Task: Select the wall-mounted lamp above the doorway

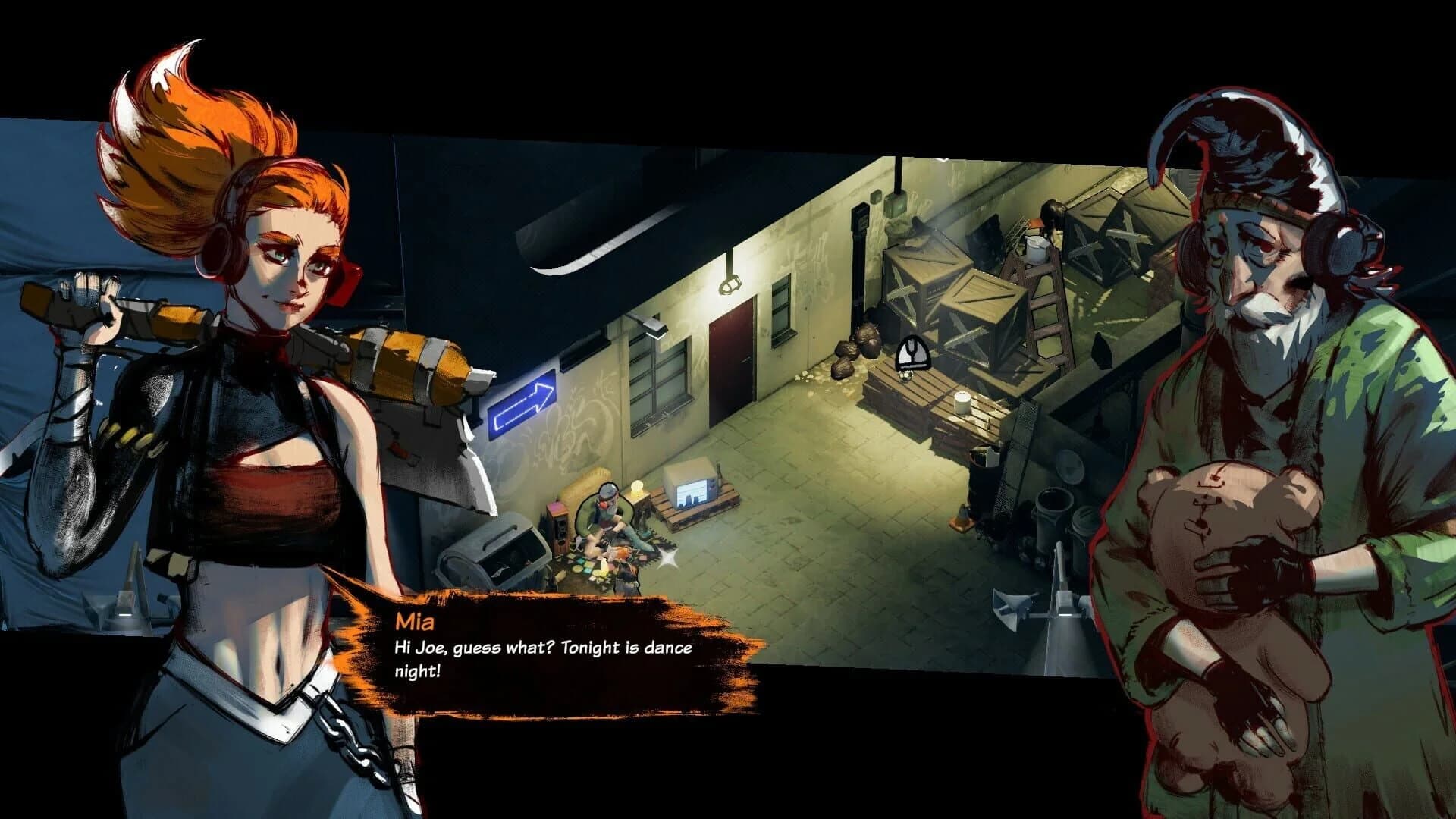Action: (729, 284)
